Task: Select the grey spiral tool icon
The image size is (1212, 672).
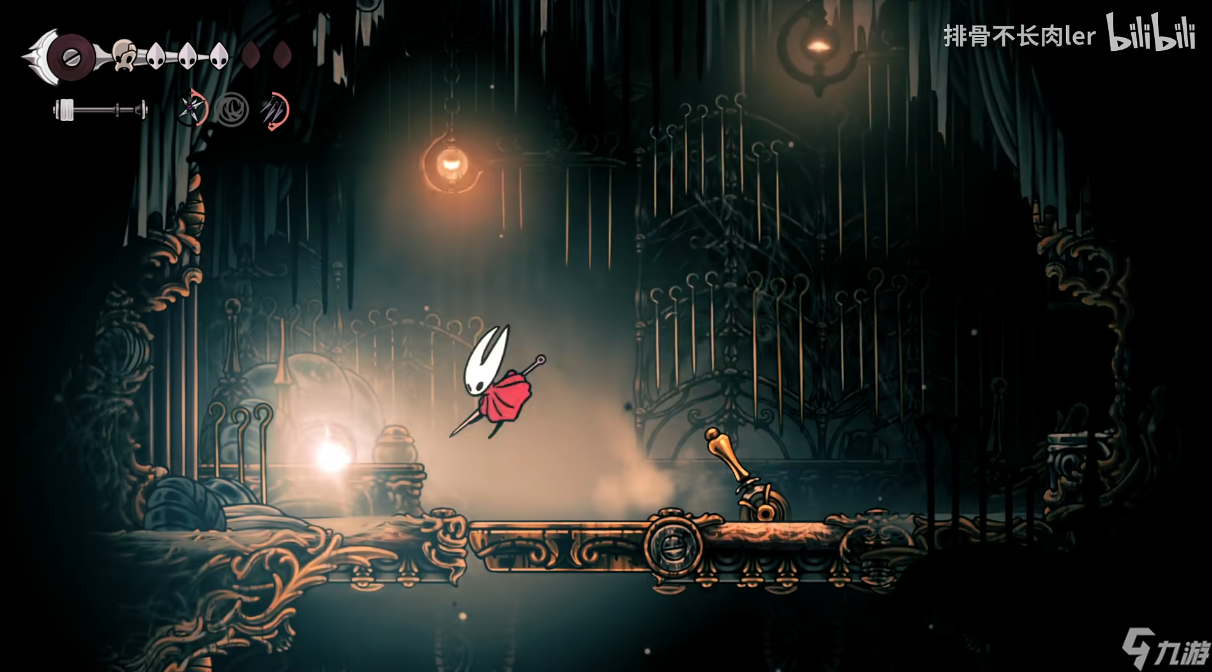Action: [233, 108]
